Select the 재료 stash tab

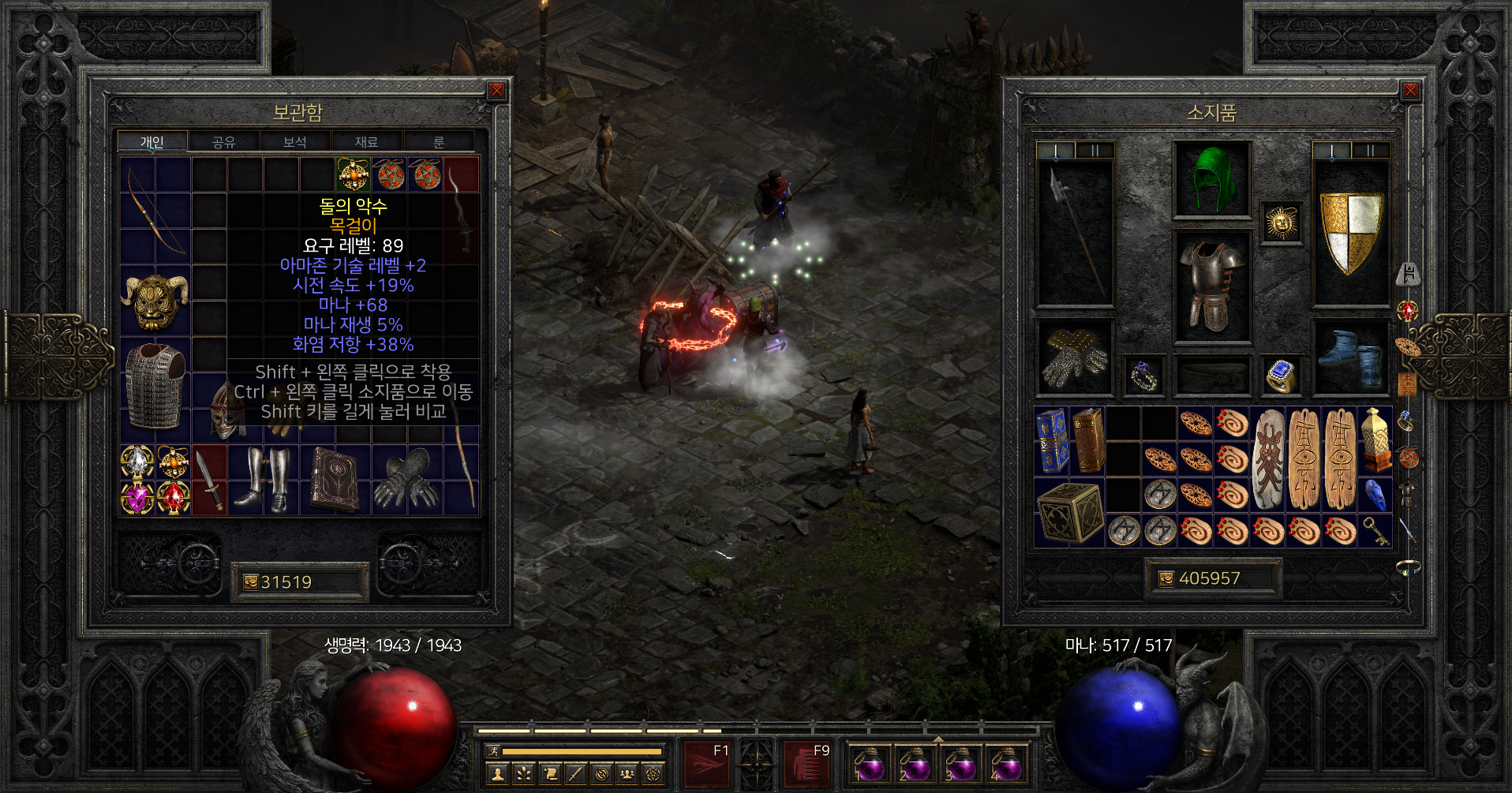[366, 142]
